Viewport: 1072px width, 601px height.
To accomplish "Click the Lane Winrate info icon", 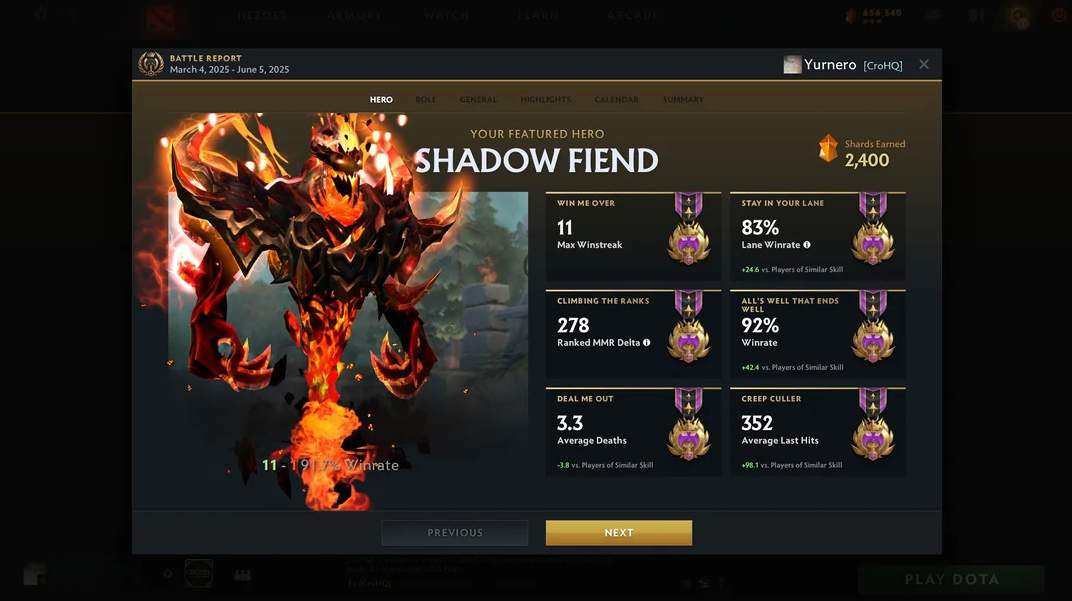I will tap(807, 245).
